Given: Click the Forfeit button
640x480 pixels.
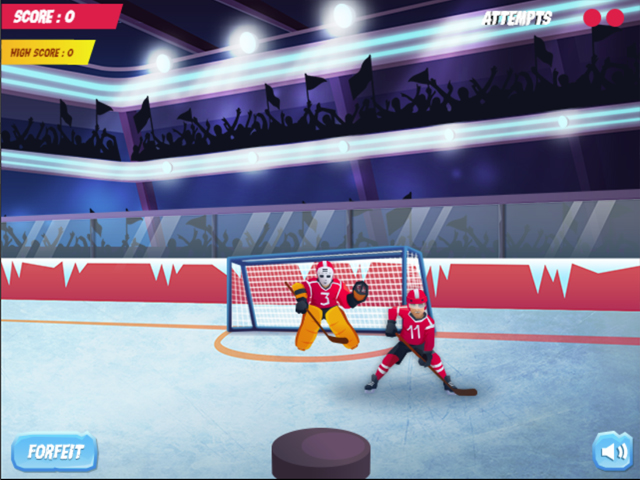Looking at the screenshot, I should [54, 452].
